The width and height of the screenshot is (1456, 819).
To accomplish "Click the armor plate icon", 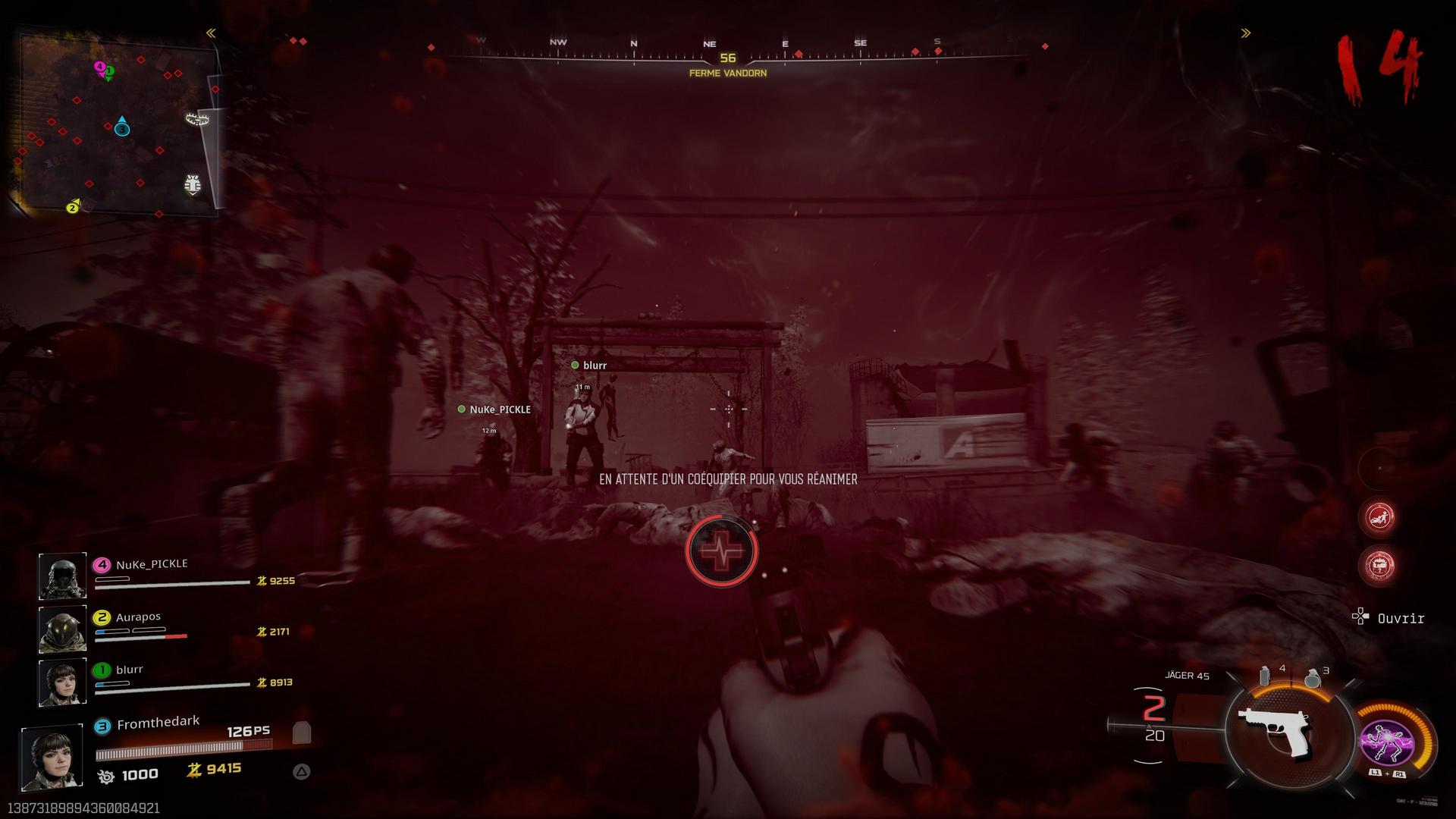I will pyautogui.click(x=302, y=733).
